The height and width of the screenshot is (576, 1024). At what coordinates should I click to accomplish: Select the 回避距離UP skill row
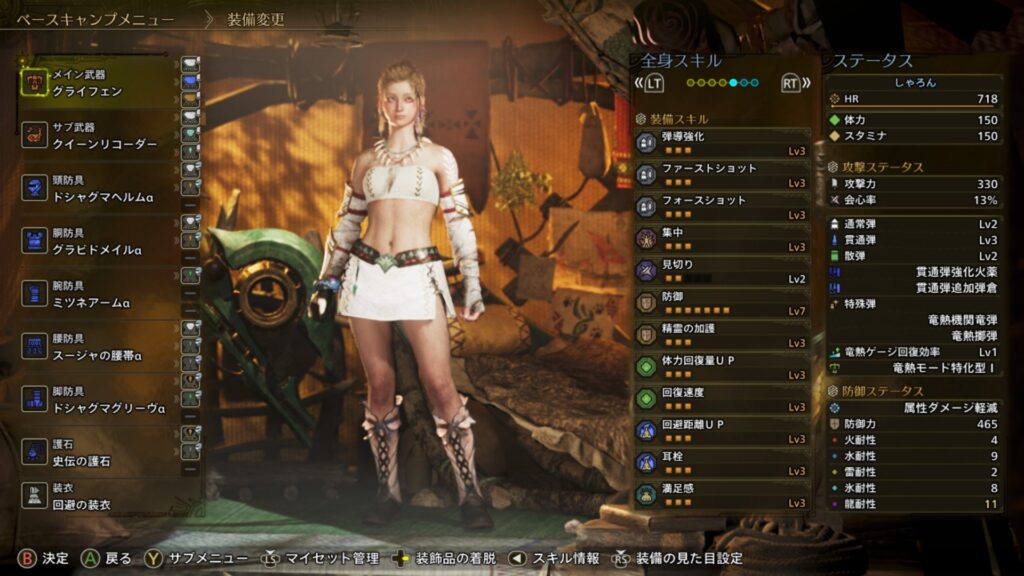[722, 431]
